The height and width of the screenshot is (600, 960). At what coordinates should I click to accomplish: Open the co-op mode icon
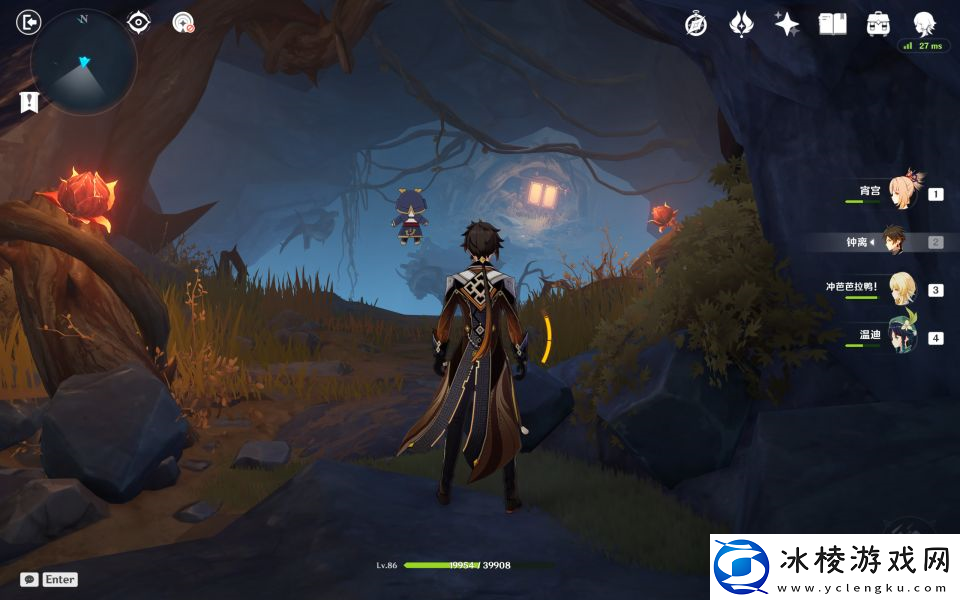tap(183, 22)
